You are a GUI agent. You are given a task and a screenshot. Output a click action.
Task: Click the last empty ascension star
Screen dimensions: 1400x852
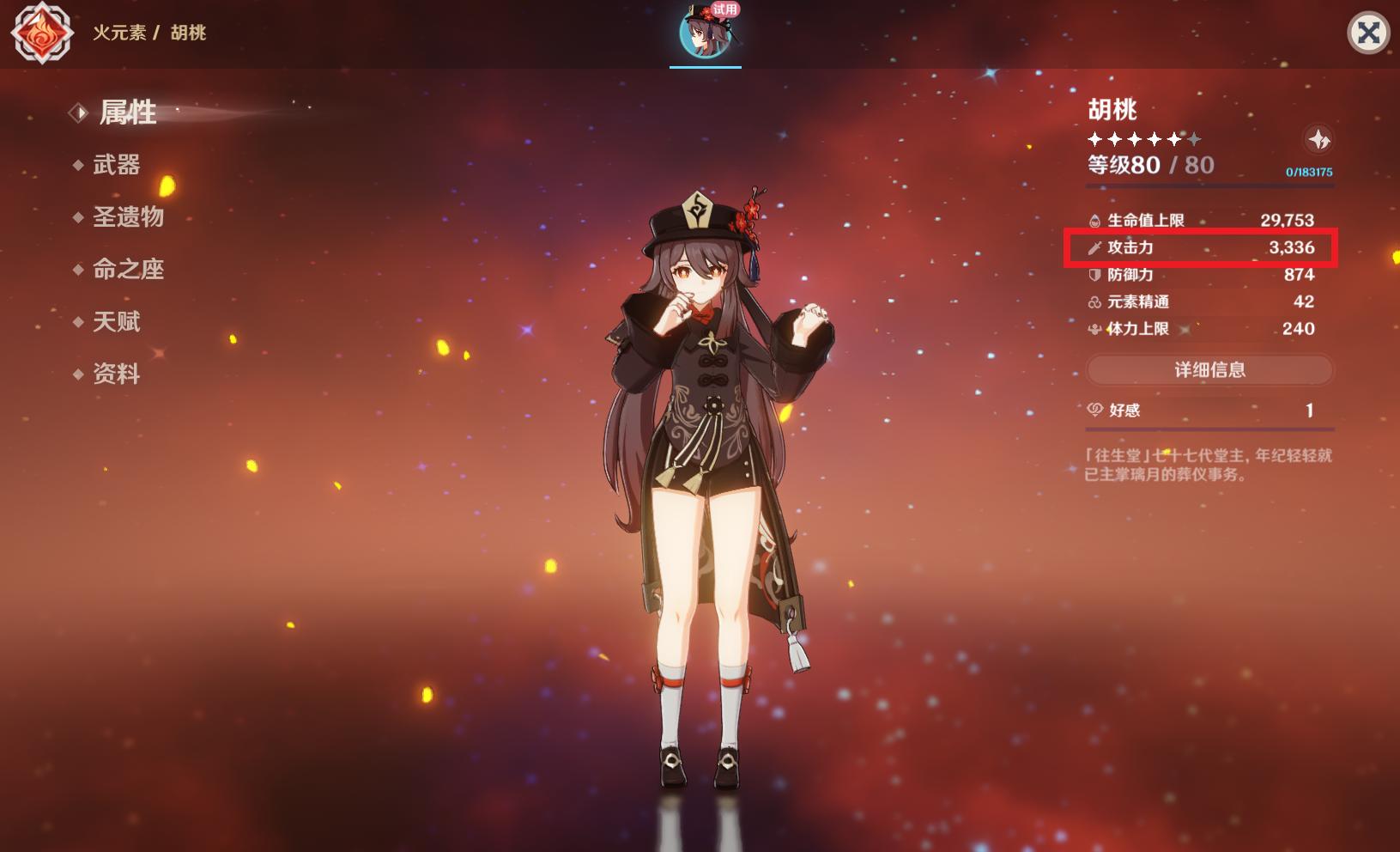pyautogui.click(x=1195, y=138)
